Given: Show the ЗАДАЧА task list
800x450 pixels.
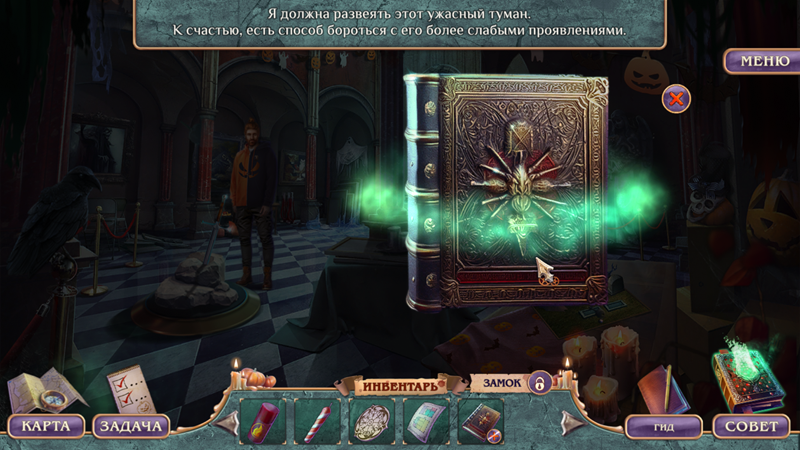Looking at the screenshot, I should tap(131, 426).
